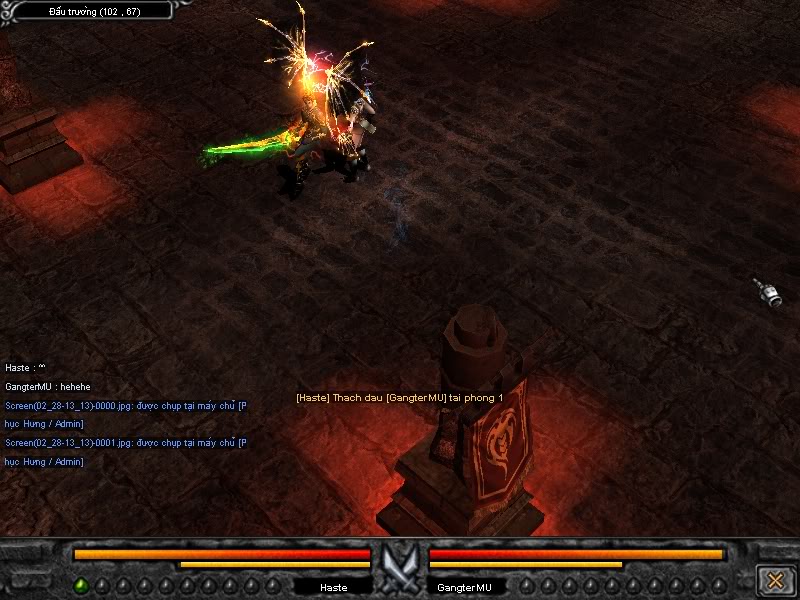Click the green lit round indicator gem
Screen dimensions: 800x600
pos(81,586)
